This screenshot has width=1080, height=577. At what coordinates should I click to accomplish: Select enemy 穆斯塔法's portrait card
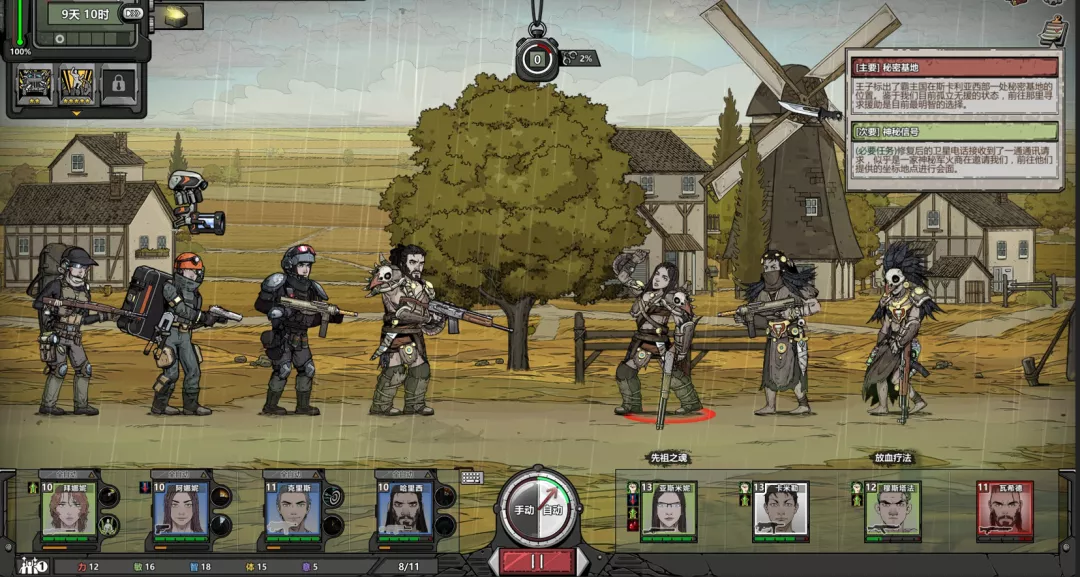click(x=892, y=511)
